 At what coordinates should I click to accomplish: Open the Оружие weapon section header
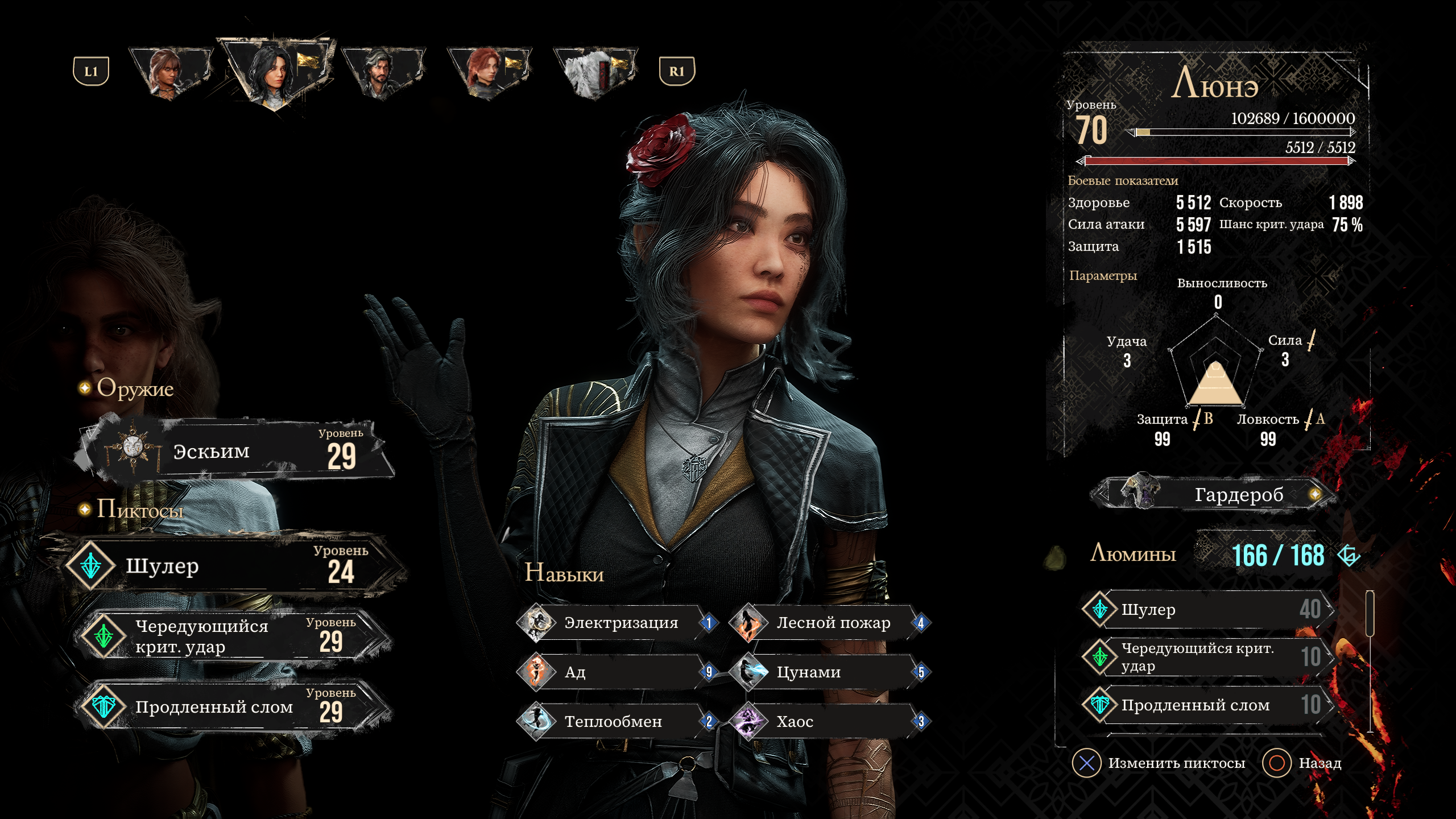pyautogui.click(x=134, y=388)
